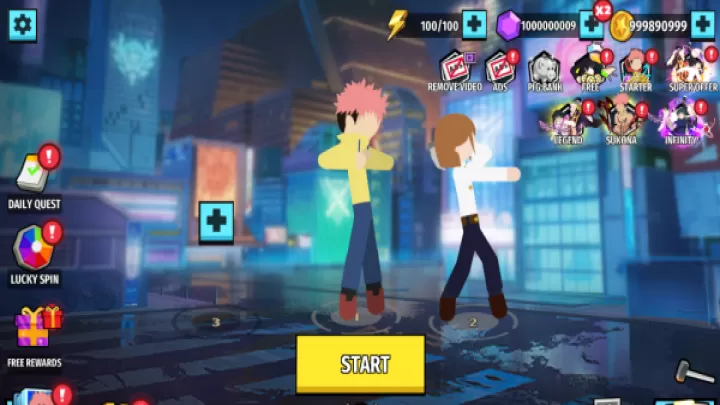Add a teammate in the empty plus slot
720x405 pixels.
pos(216,218)
